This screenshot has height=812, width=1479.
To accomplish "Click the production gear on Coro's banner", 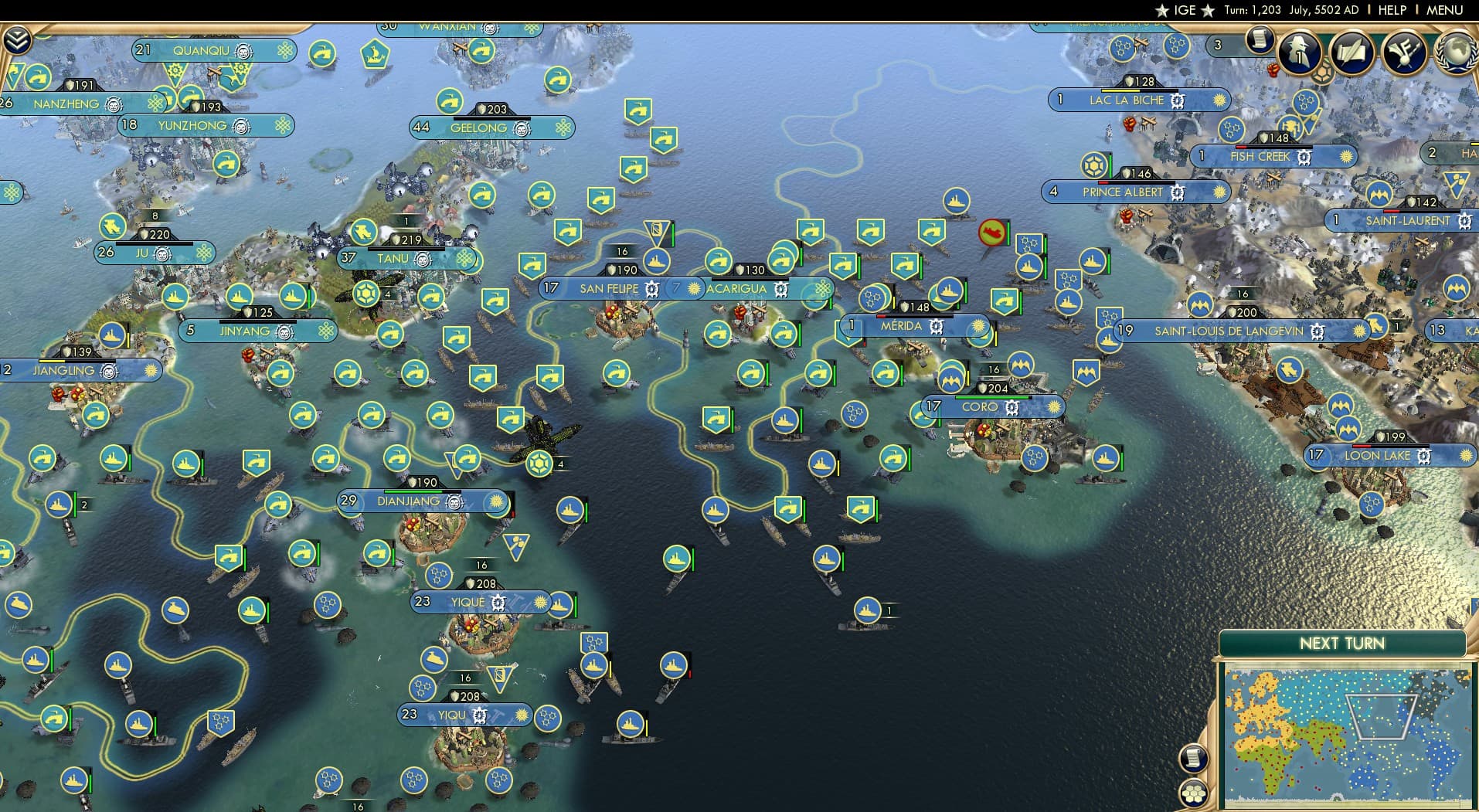I will 1012,407.
